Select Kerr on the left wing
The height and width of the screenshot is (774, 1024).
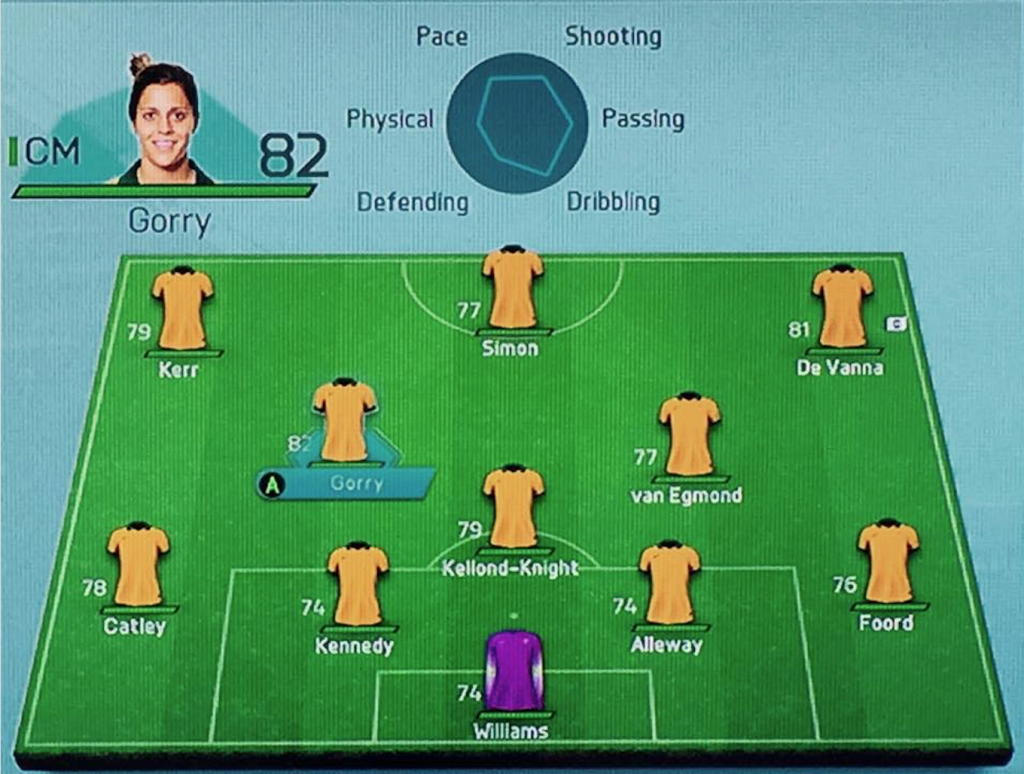click(x=183, y=309)
